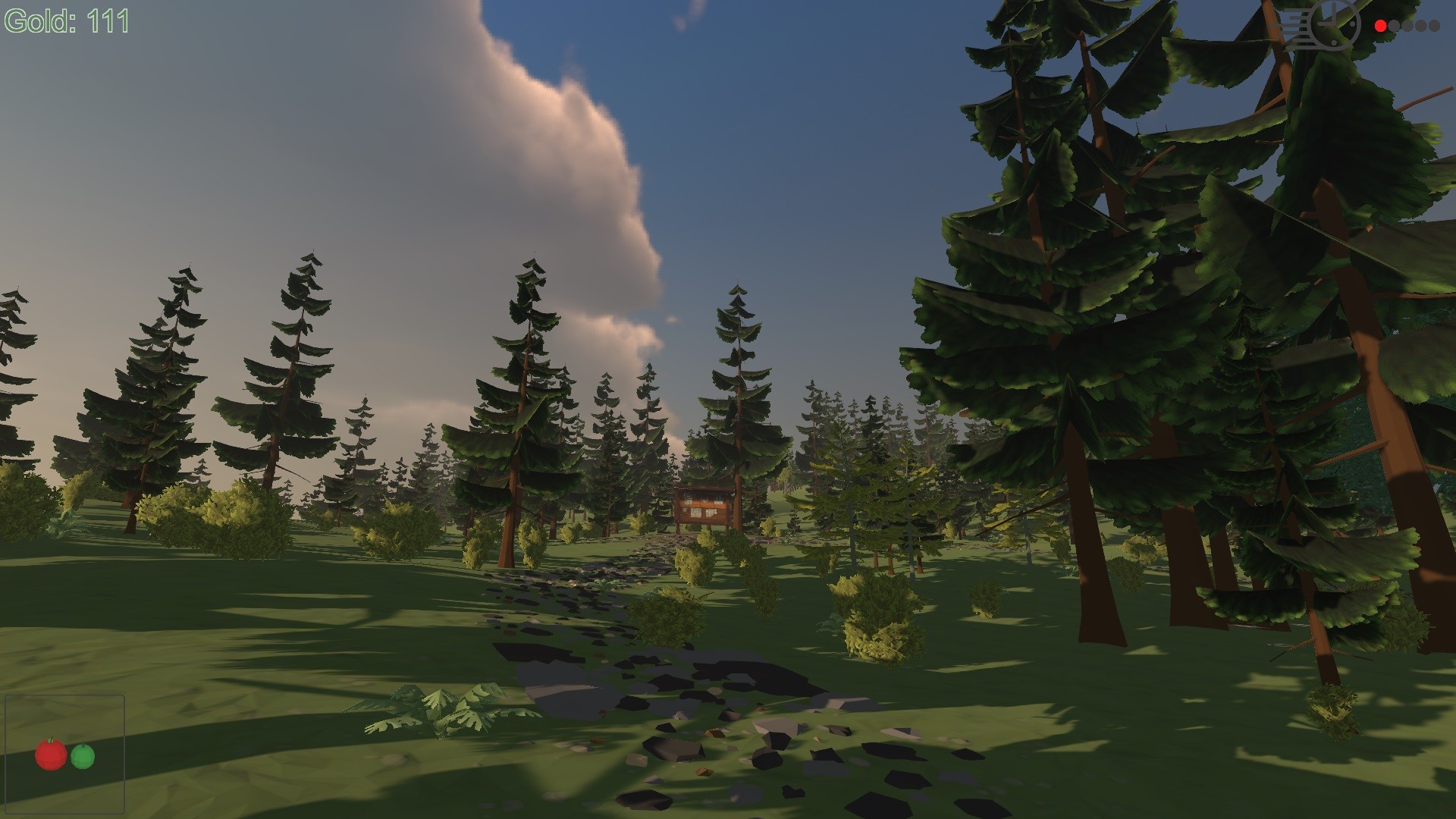The height and width of the screenshot is (819, 1456).
Task: Select the currently active red speed dot
Action: click(1380, 25)
